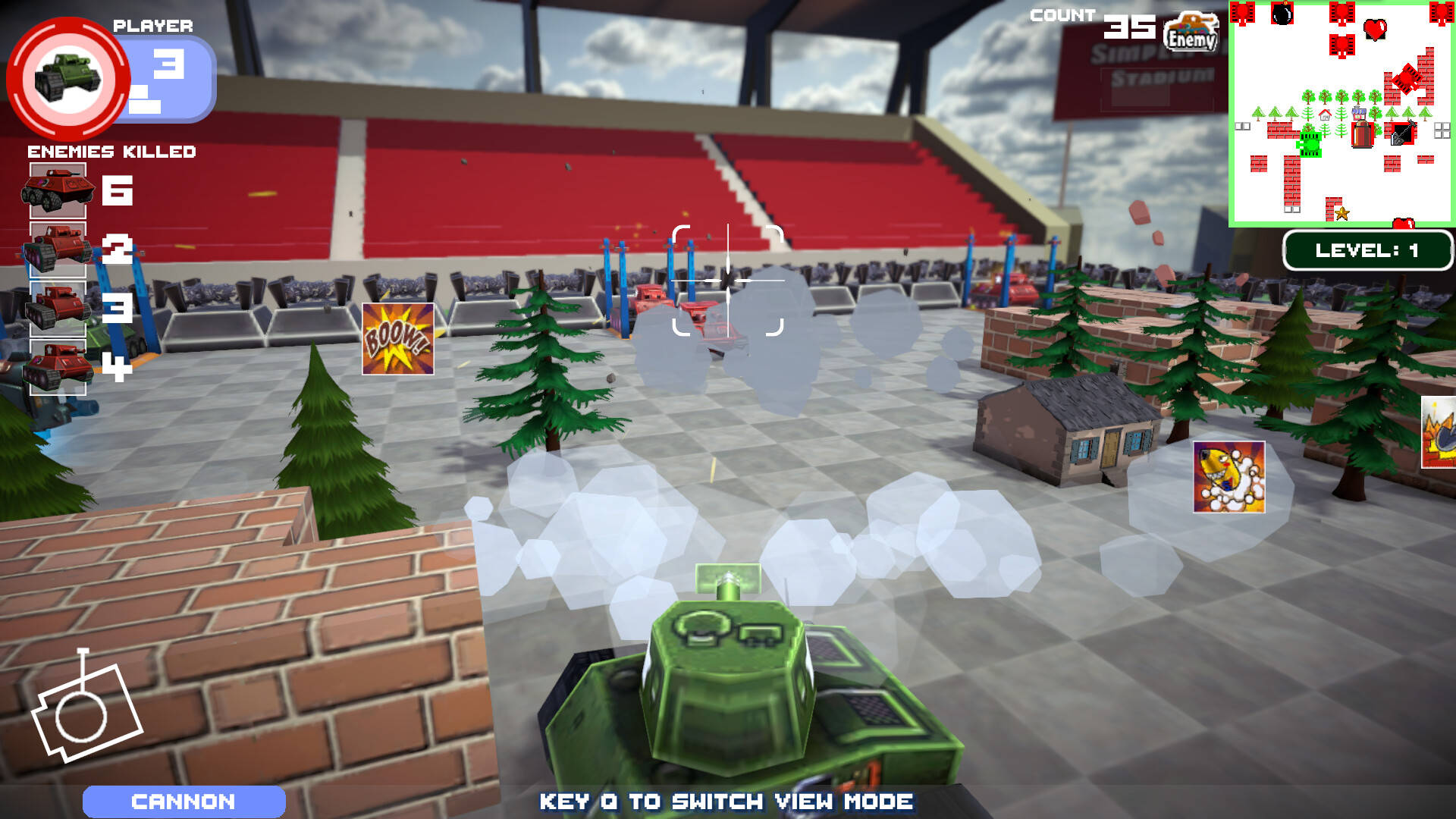Select the Enemy tank count icon
1456x819 pixels.
click(1191, 32)
